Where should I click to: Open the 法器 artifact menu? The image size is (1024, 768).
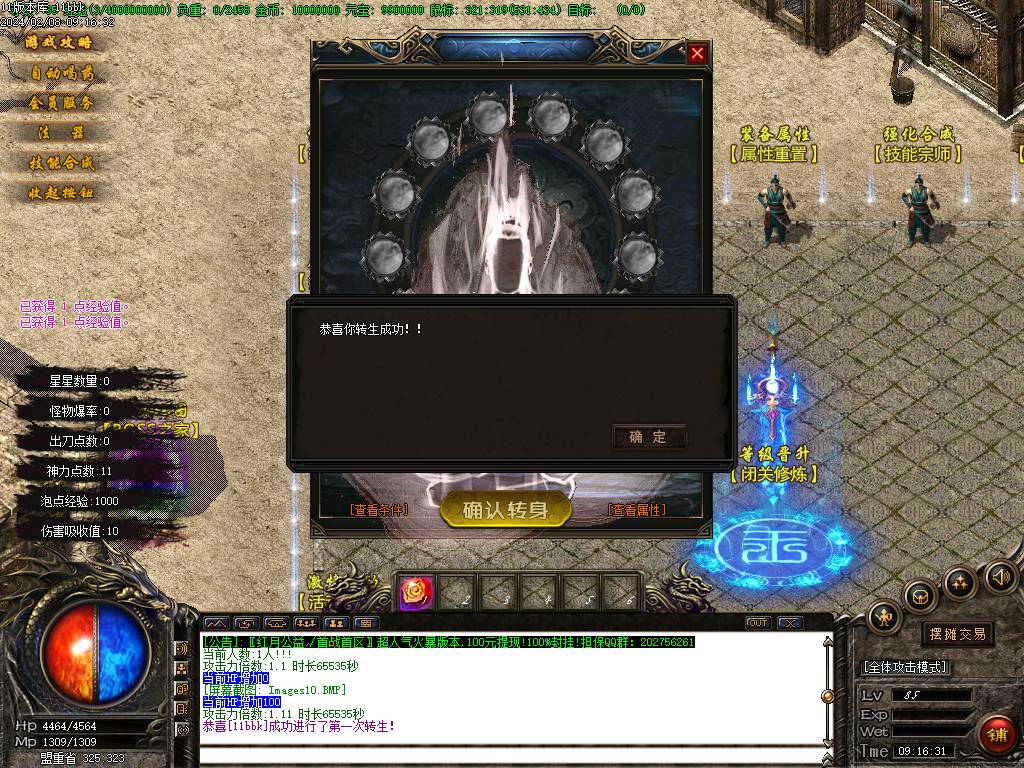(61, 133)
